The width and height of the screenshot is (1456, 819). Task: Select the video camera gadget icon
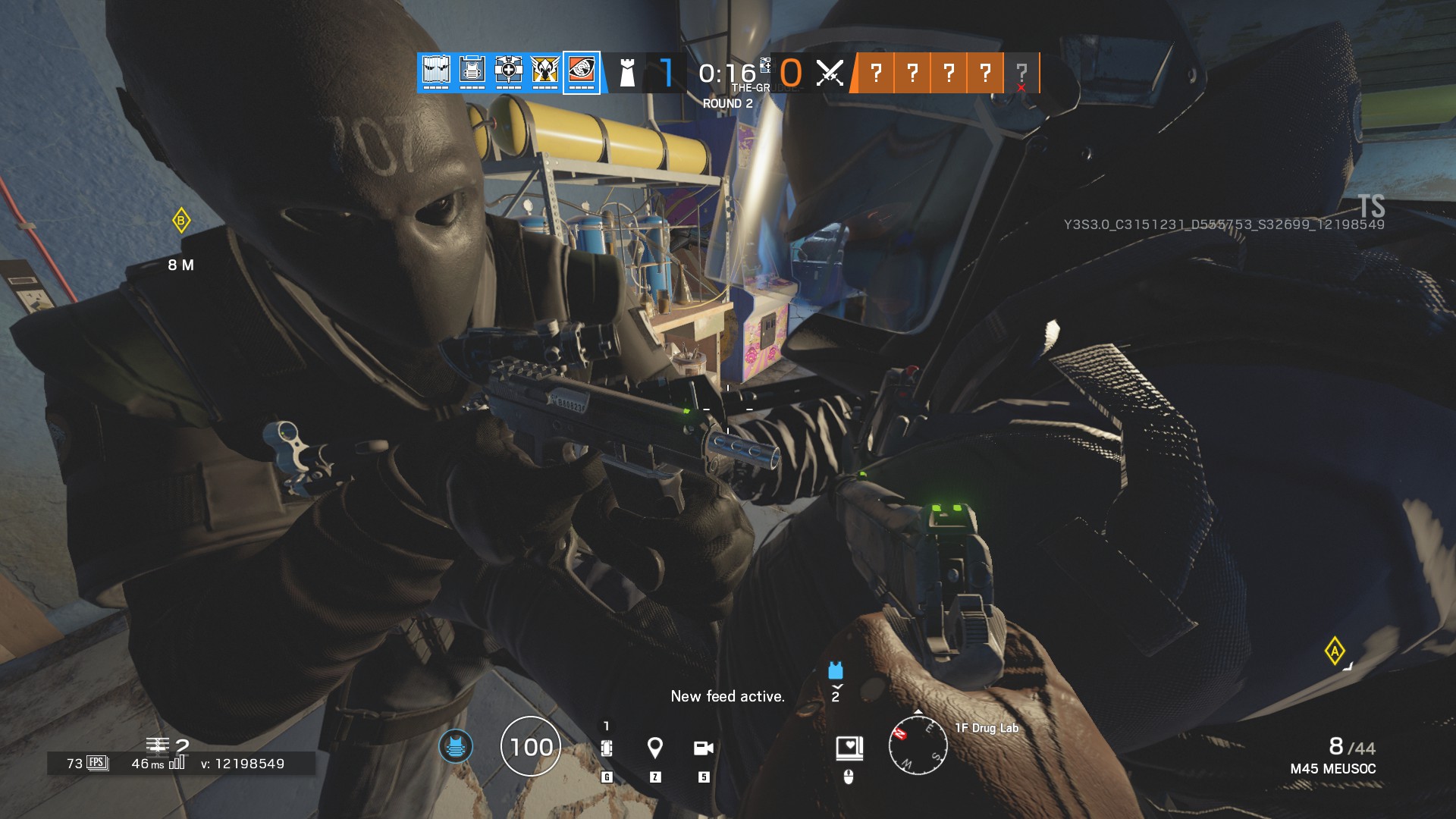point(704,749)
